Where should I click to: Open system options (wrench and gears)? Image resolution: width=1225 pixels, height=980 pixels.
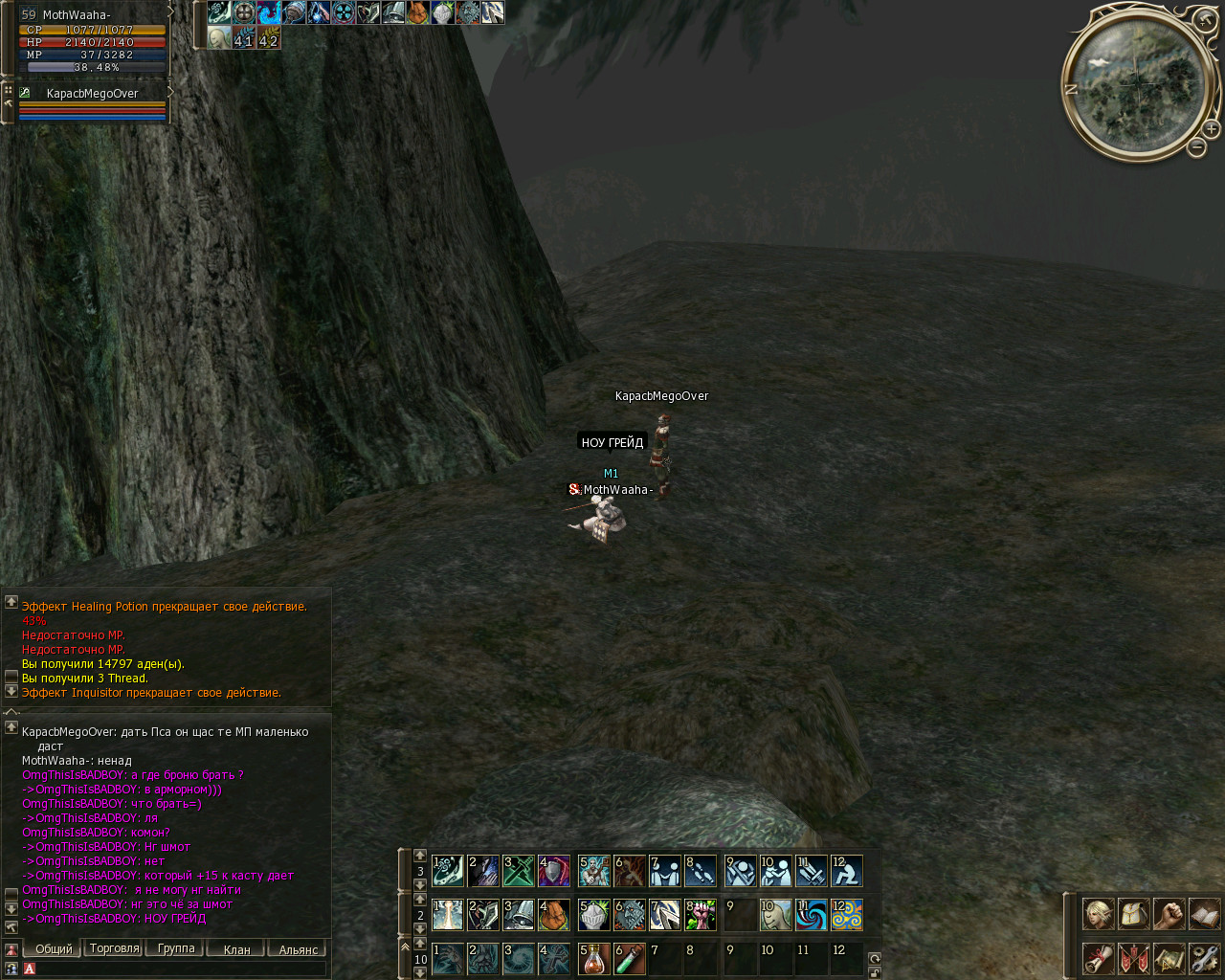tap(1204, 958)
